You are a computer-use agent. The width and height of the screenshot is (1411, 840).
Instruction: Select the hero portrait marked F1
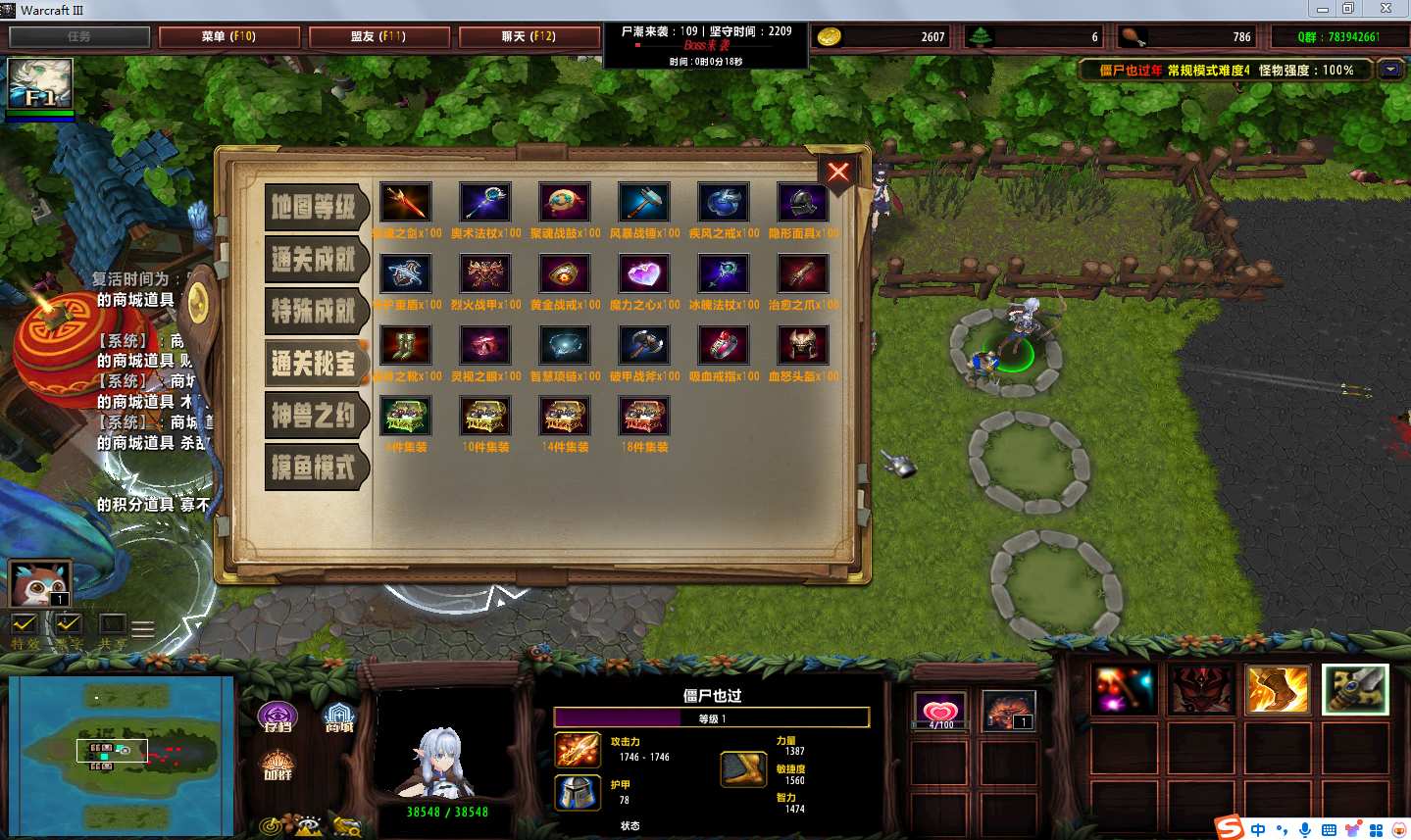40,84
